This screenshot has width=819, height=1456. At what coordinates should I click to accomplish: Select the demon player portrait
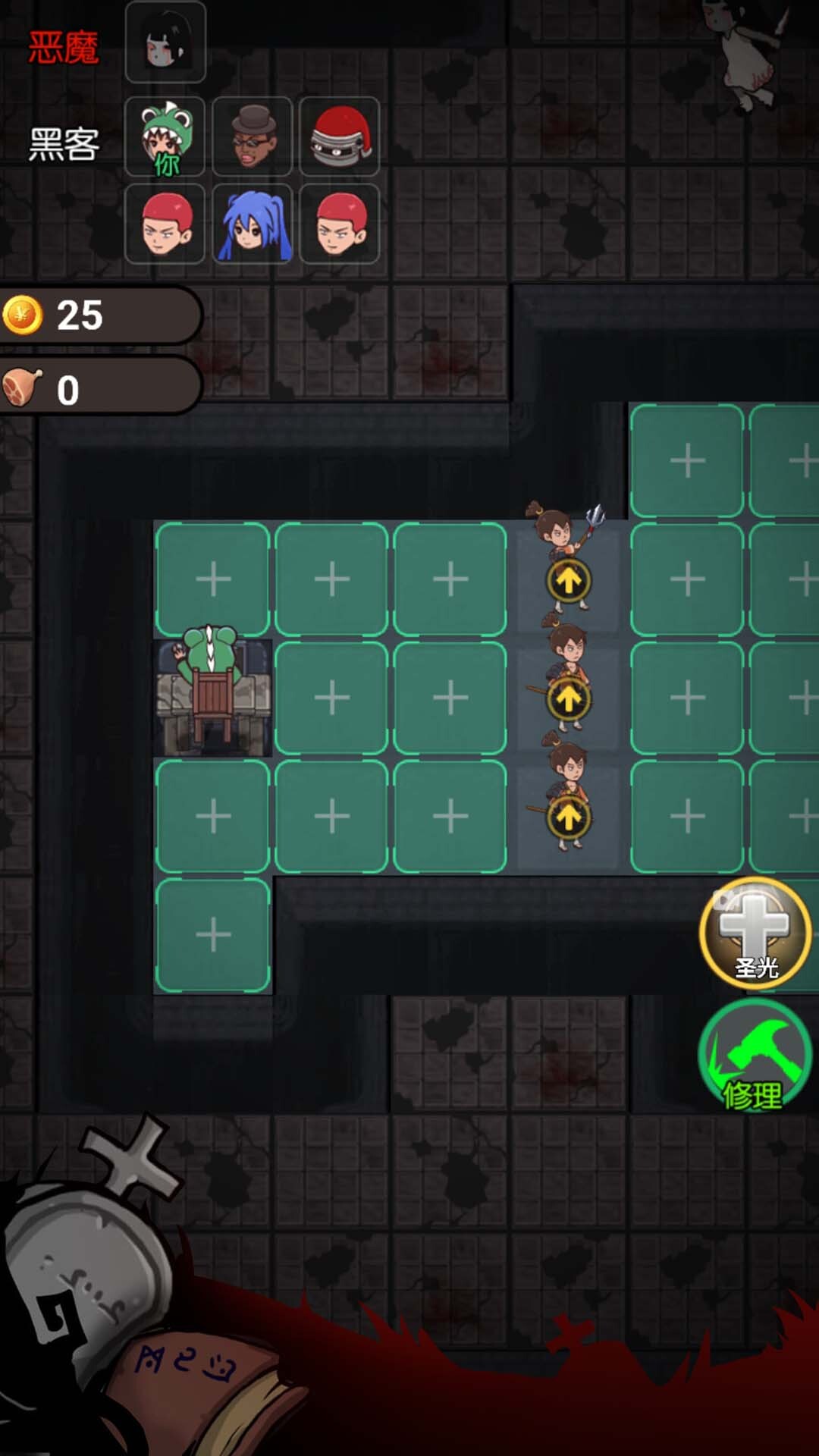(165, 42)
